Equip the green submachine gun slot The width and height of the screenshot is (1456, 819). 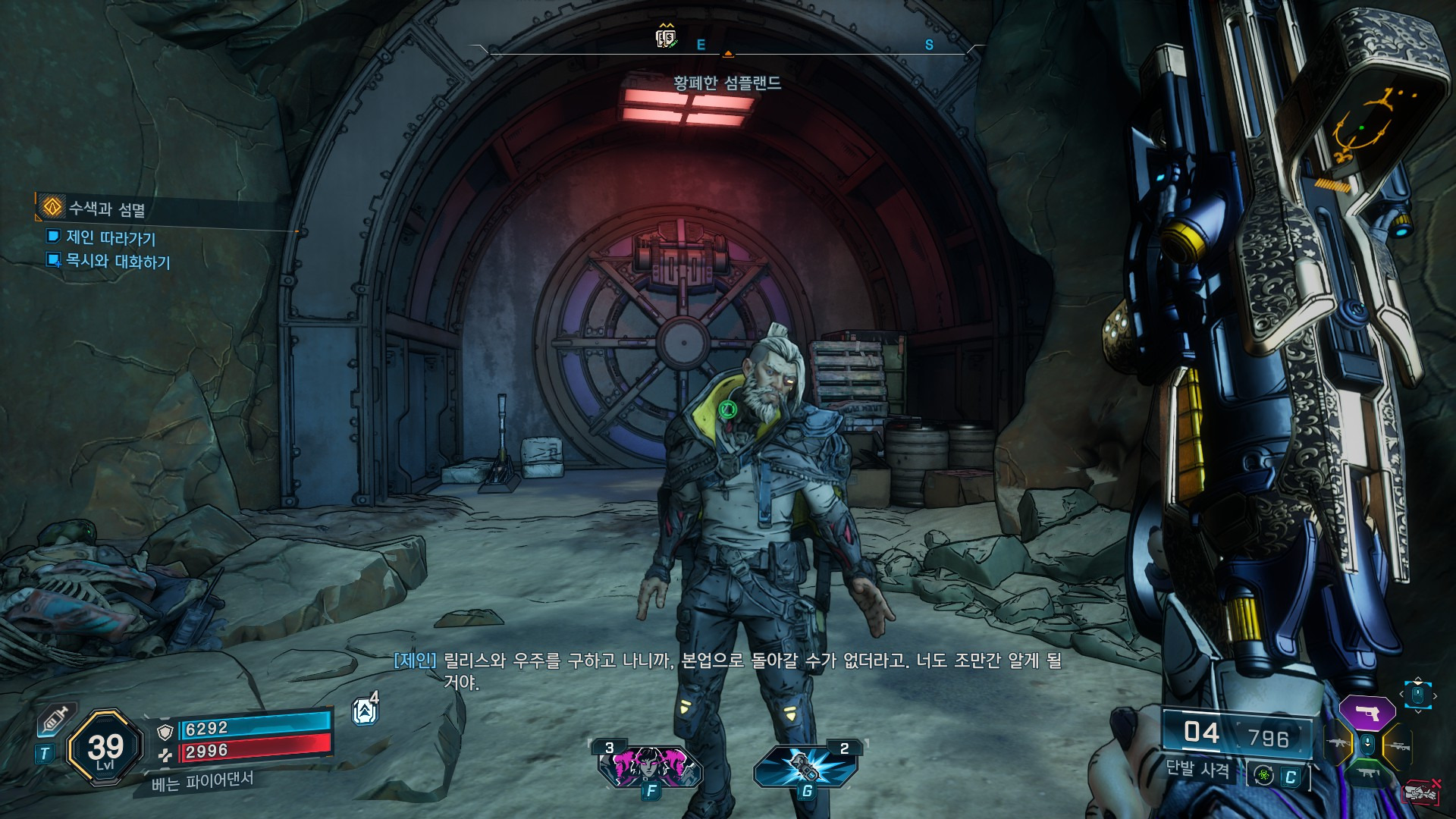pos(1367,773)
